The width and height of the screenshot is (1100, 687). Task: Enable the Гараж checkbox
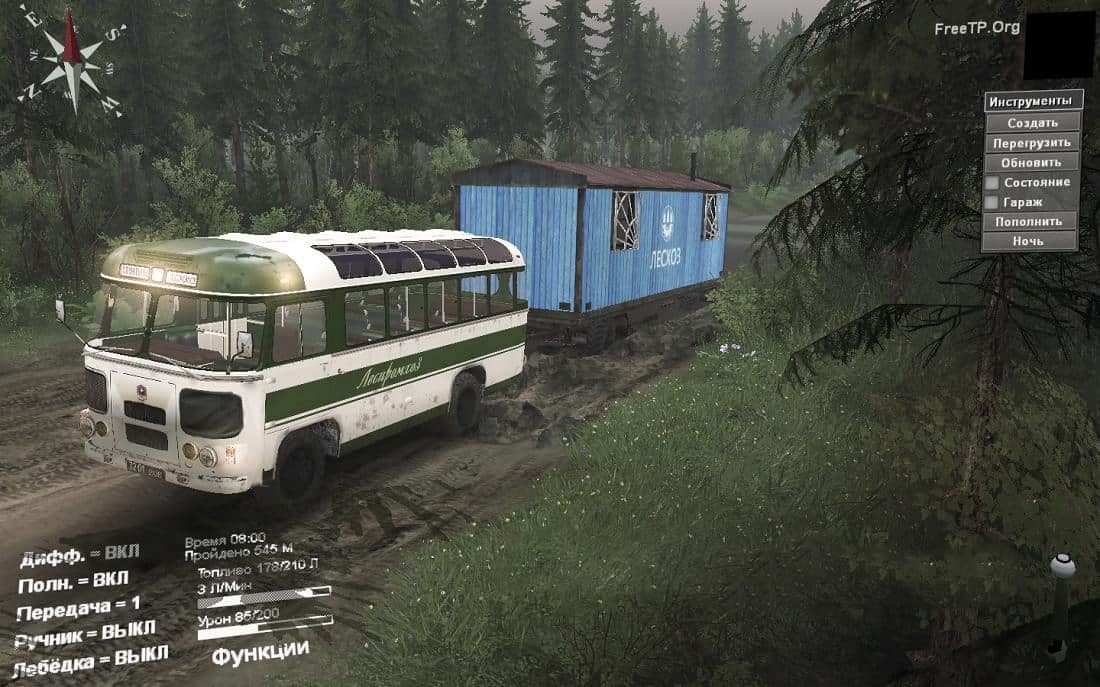pos(992,202)
